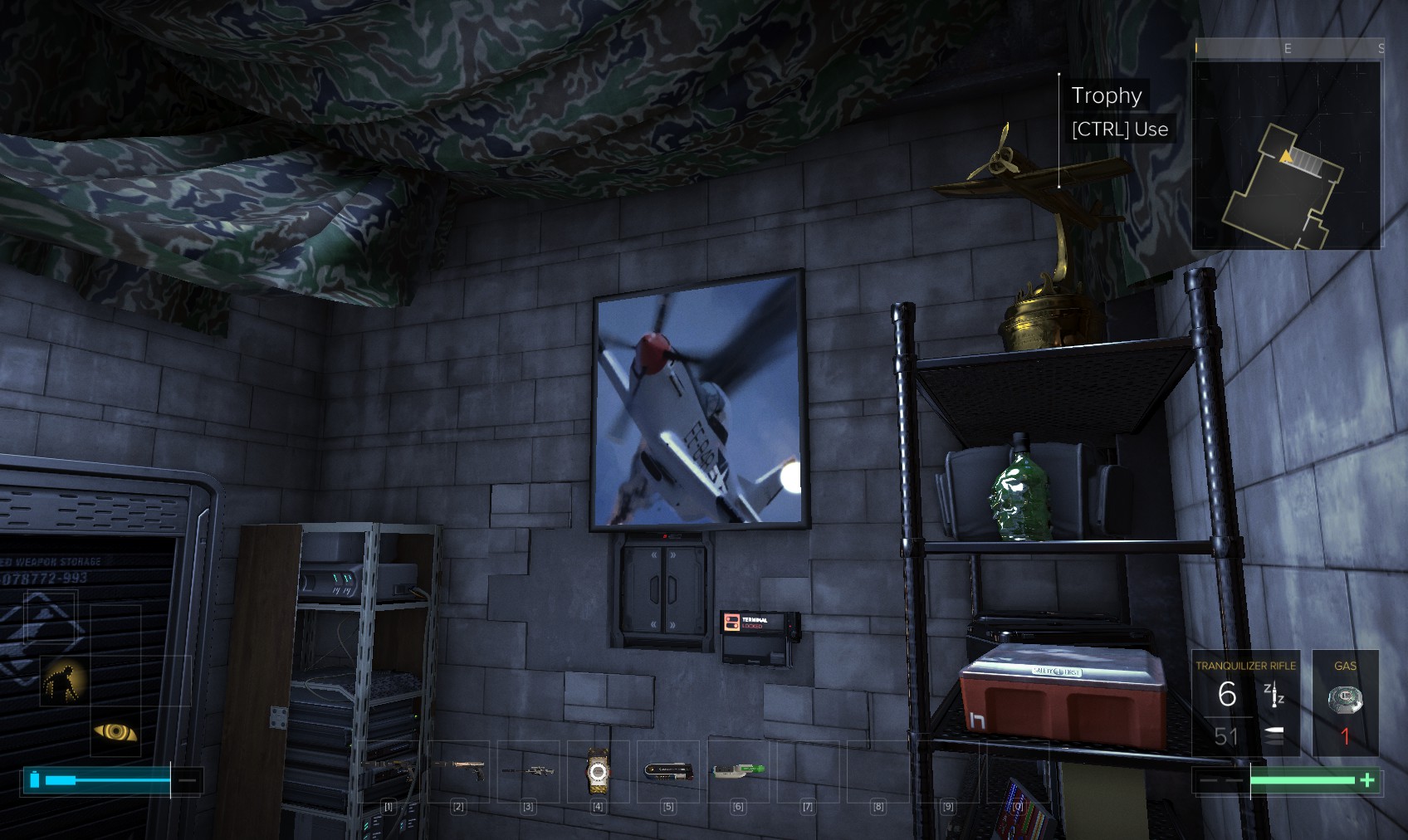
Task: Open the Tranquilizer Rifle weapon panel
Action: tap(1245, 702)
